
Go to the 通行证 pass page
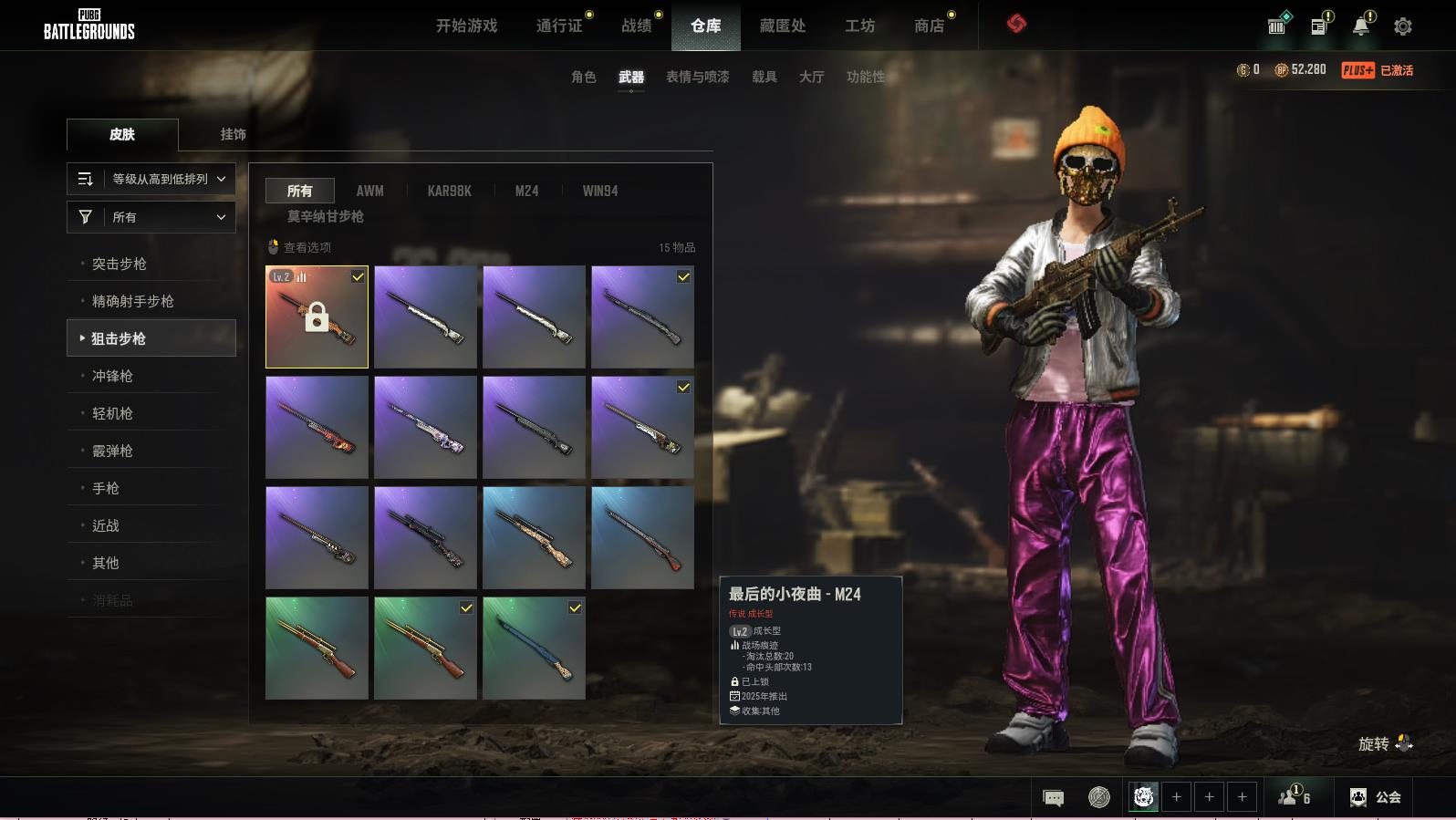point(559,26)
